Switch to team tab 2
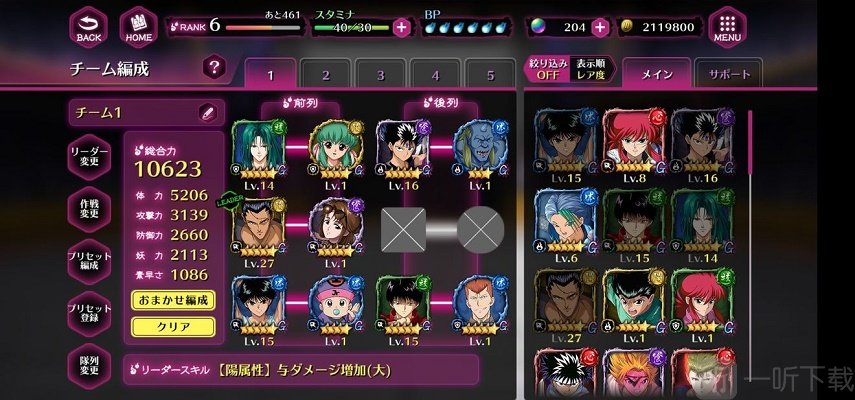 [325, 75]
